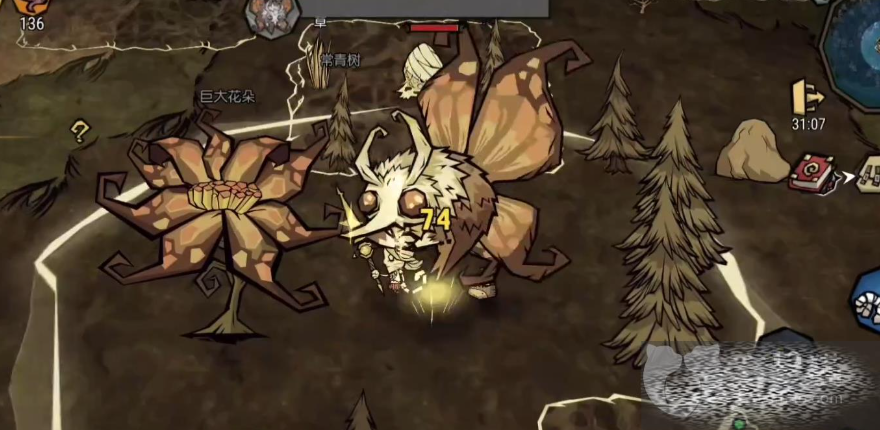Viewport: 880px width, 430px height.
Task: Open the circular minimap
Action: 856,38
